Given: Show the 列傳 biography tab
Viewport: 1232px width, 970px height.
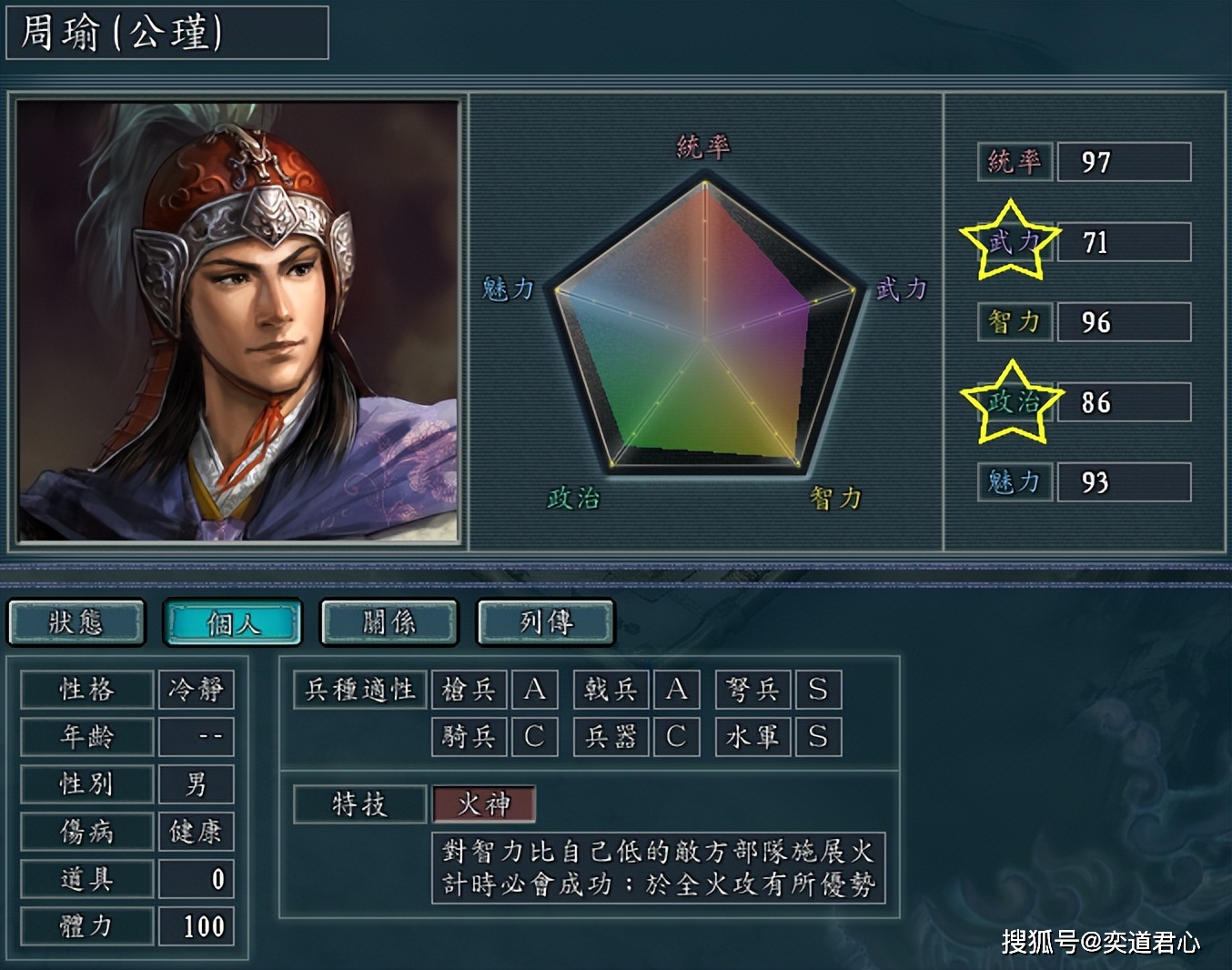Looking at the screenshot, I should (x=546, y=622).
